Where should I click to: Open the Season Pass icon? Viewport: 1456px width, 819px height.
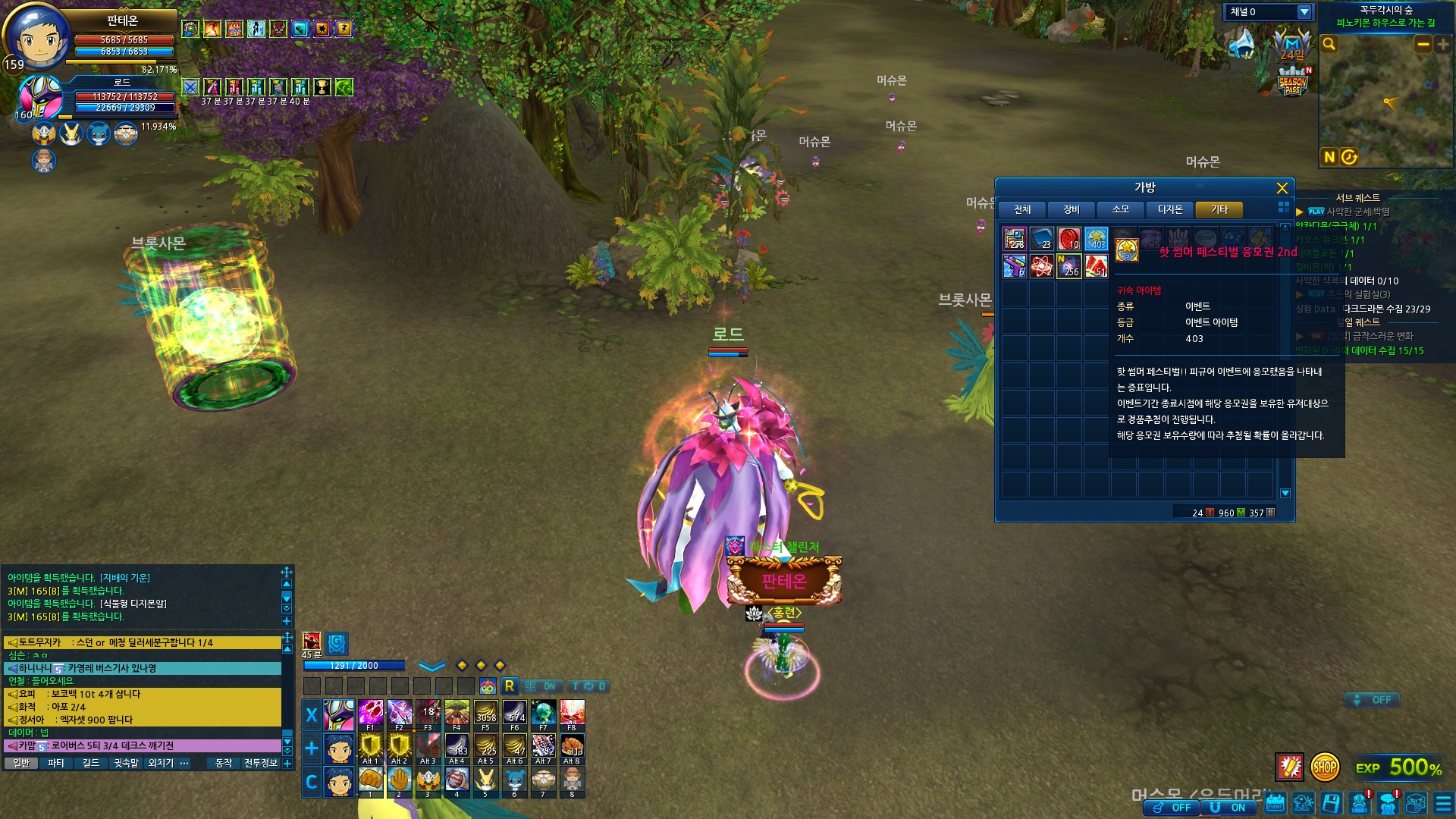click(x=1292, y=81)
